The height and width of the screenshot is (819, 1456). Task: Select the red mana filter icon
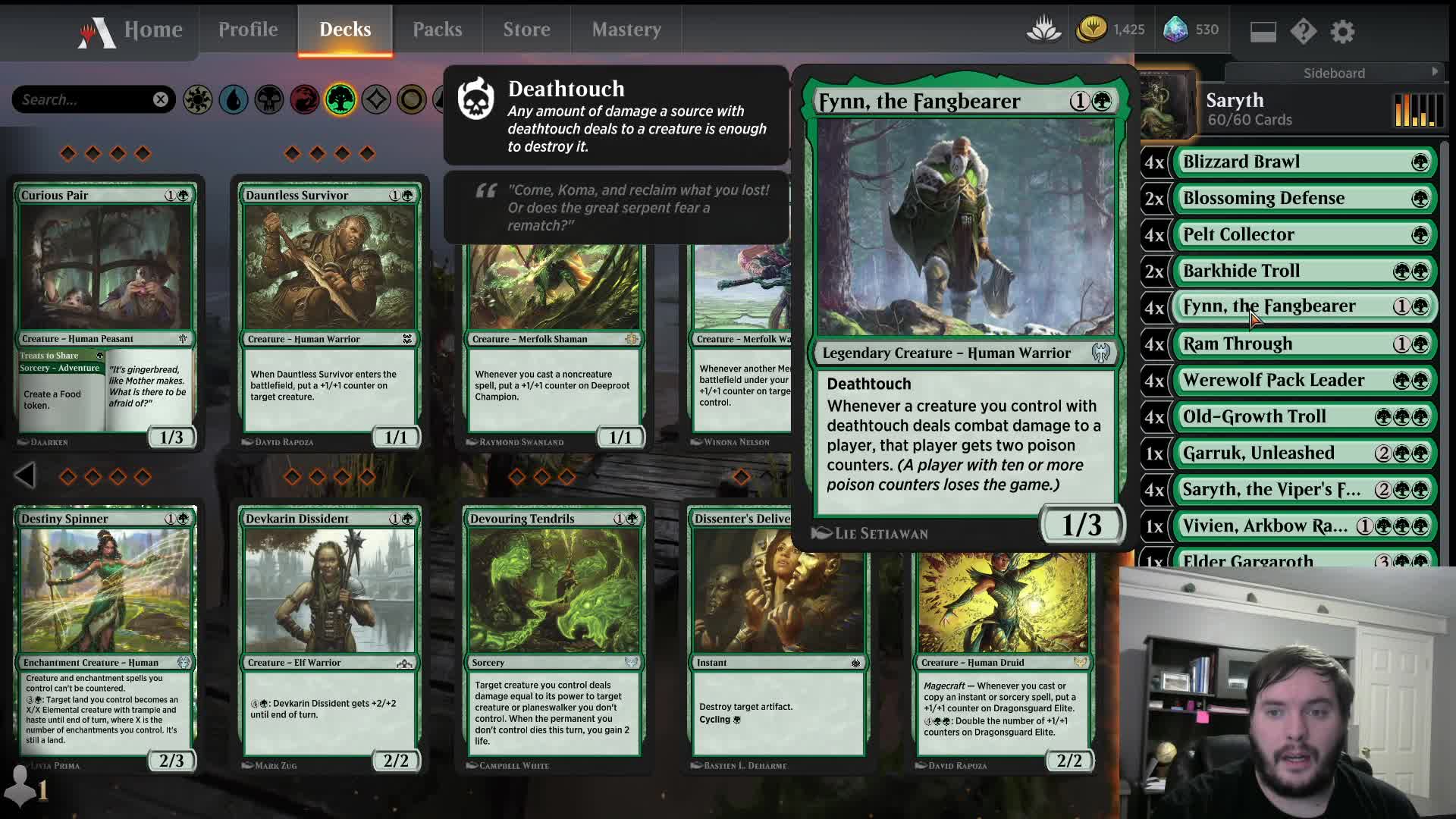(305, 99)
